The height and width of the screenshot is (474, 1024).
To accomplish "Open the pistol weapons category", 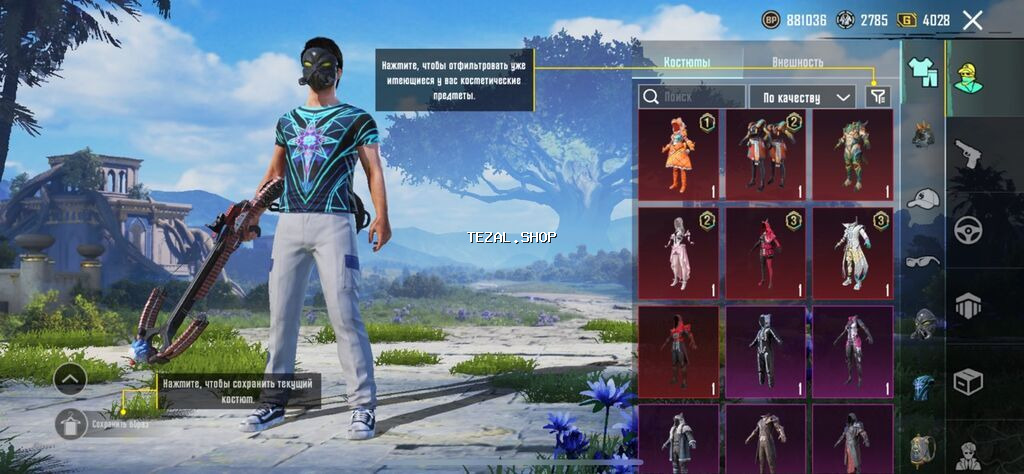I will click(x=968, y=153).
